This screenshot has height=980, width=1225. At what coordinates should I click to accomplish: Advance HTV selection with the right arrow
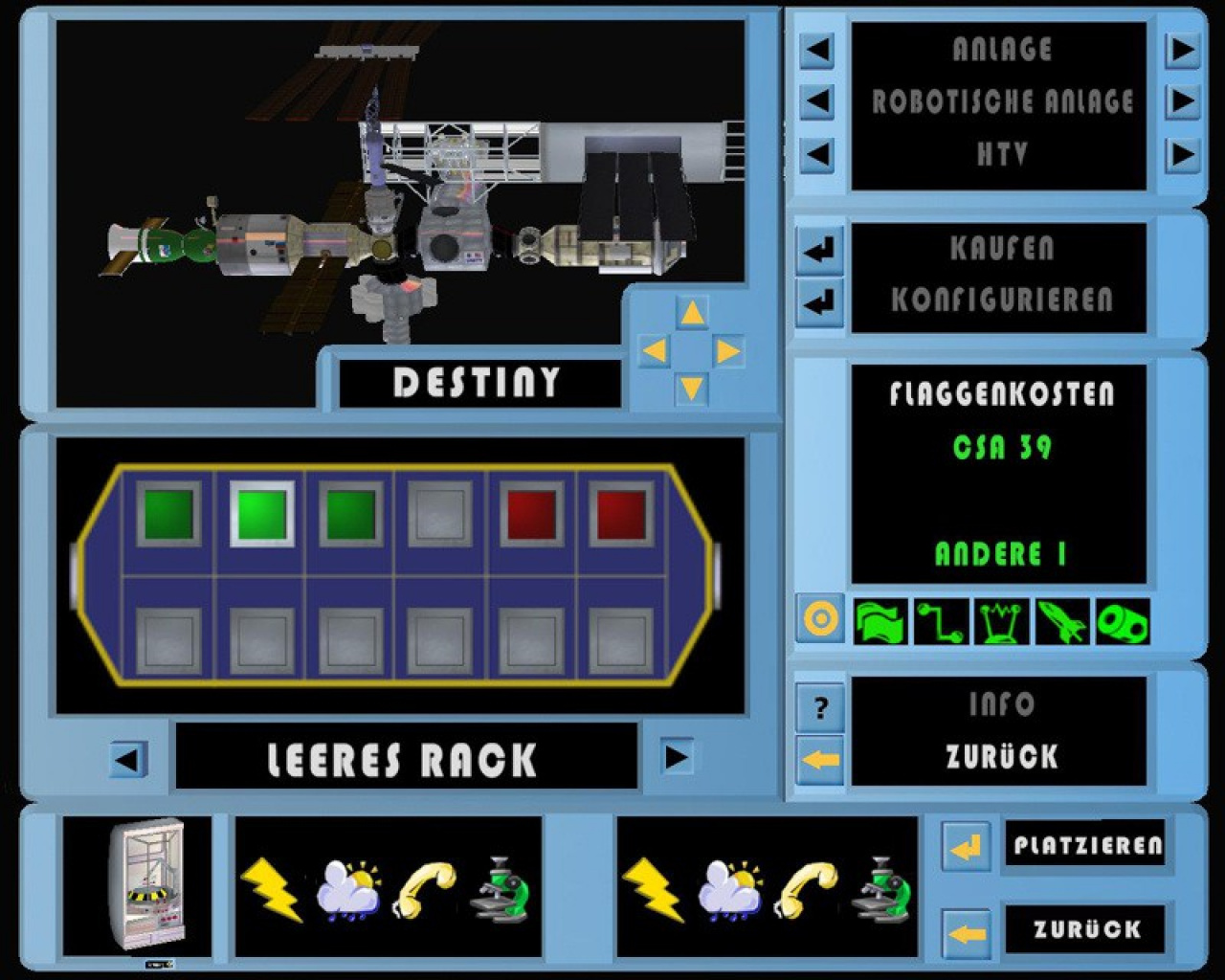tap(1183, 153)
